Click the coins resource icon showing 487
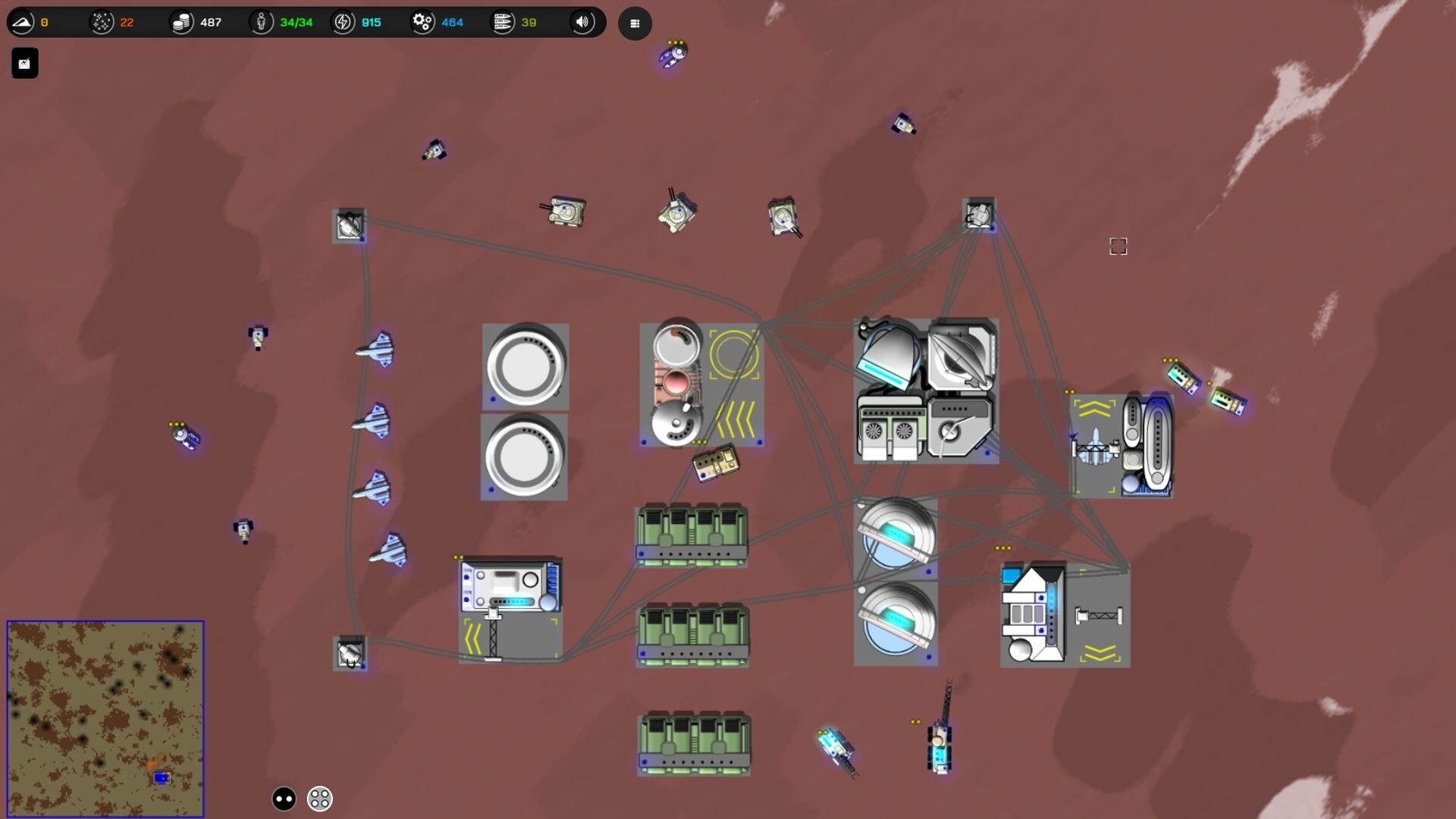This screenshot has height=819, width=1456. pos(181,22)
